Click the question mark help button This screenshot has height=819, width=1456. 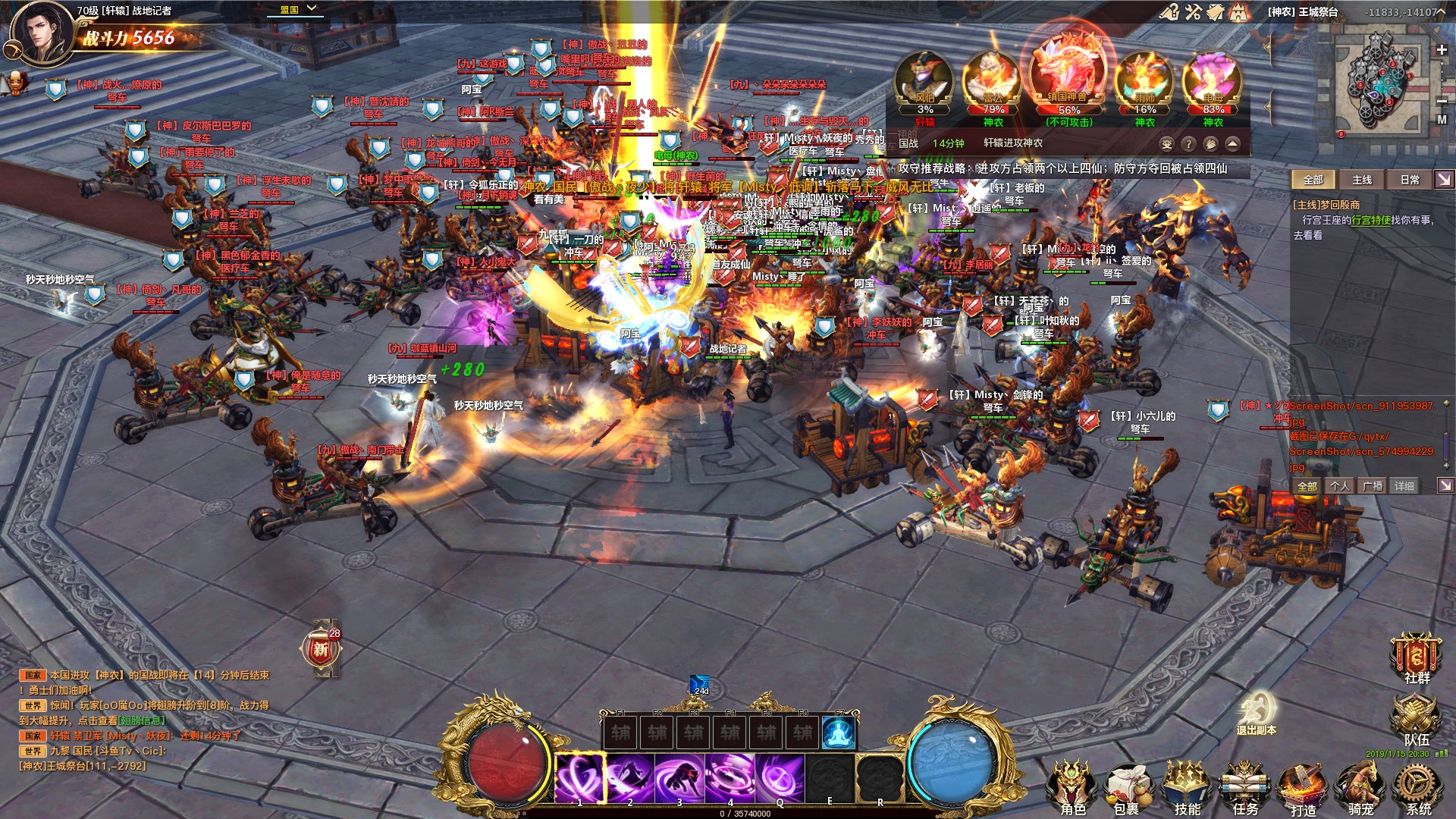1188,144
